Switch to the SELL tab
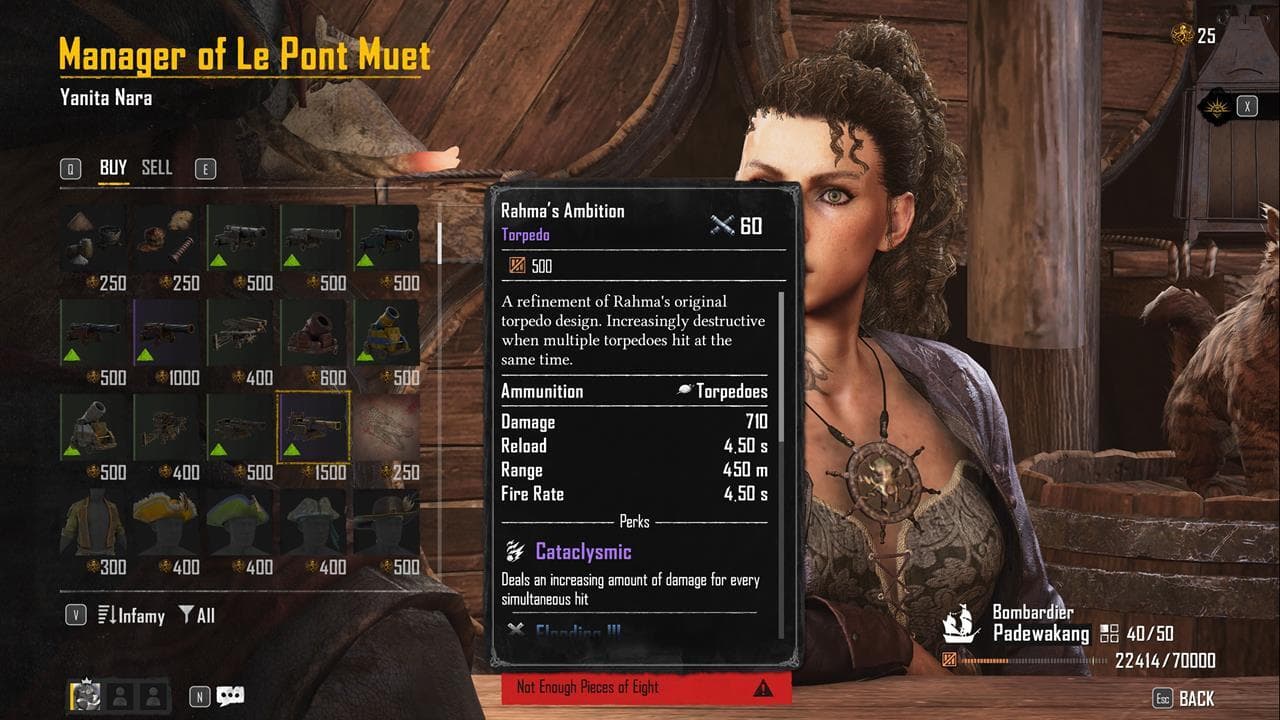 (x=157, y=168)
